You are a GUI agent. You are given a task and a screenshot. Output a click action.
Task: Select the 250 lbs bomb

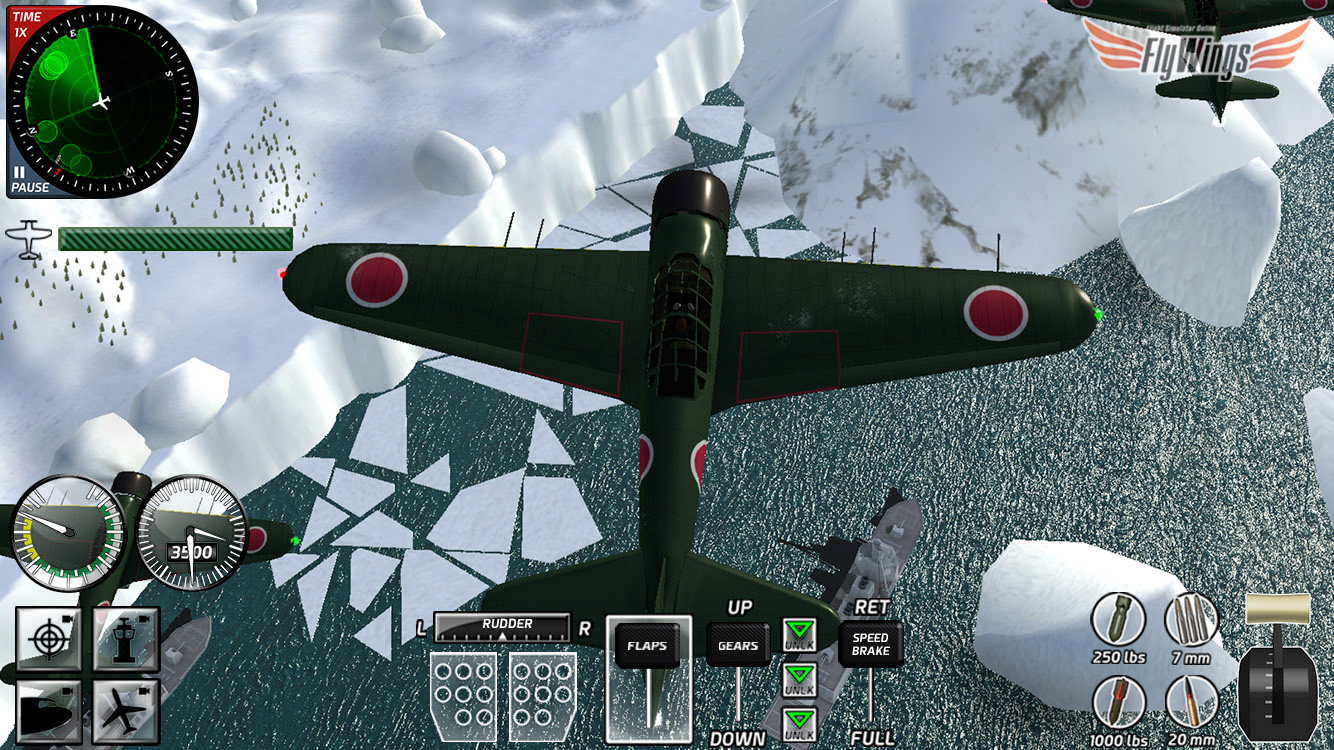pyautogui.click(x=1118, y=620)
